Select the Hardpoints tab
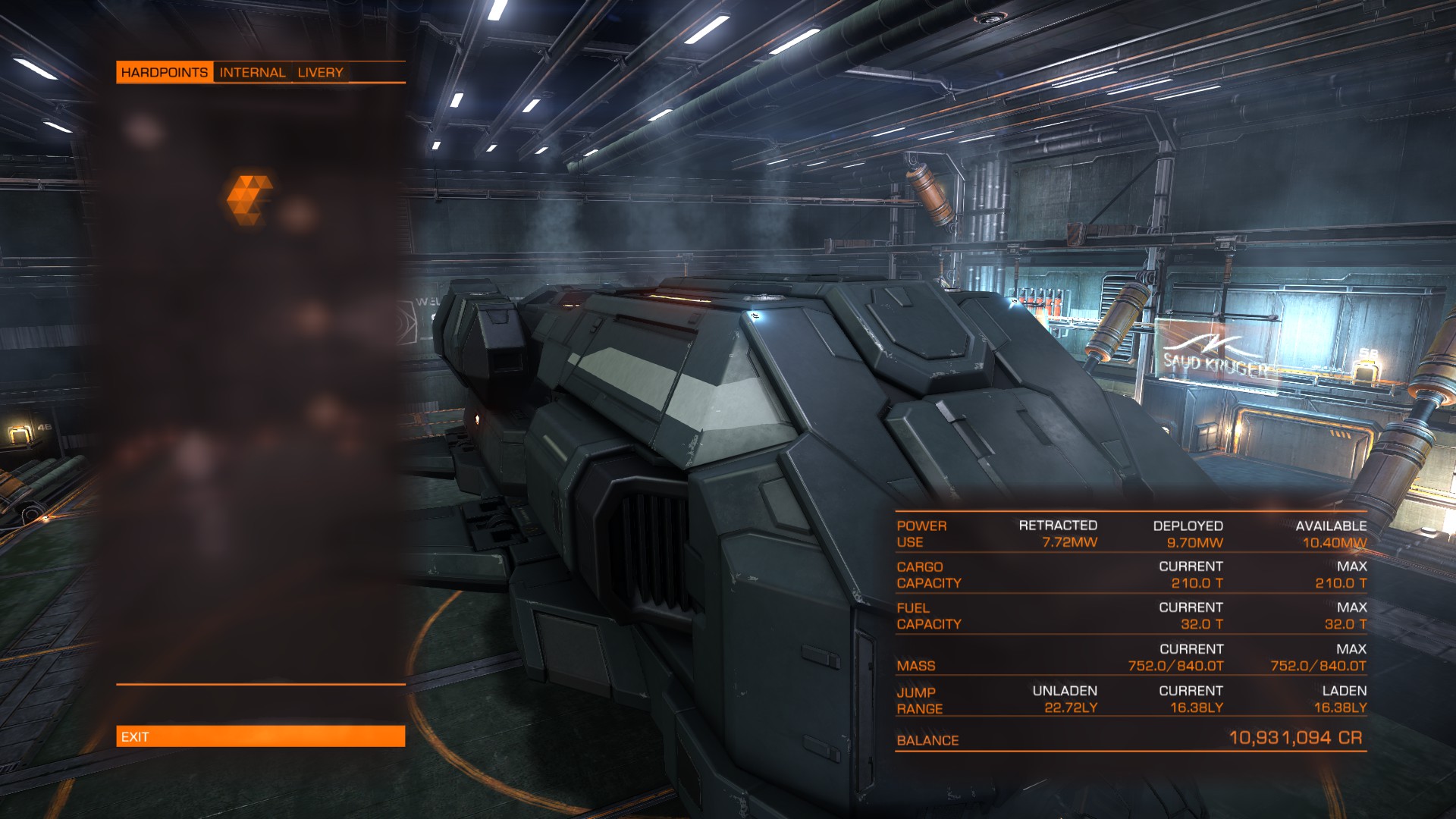Screen dimensions: 1456x819 coord(165,73)
